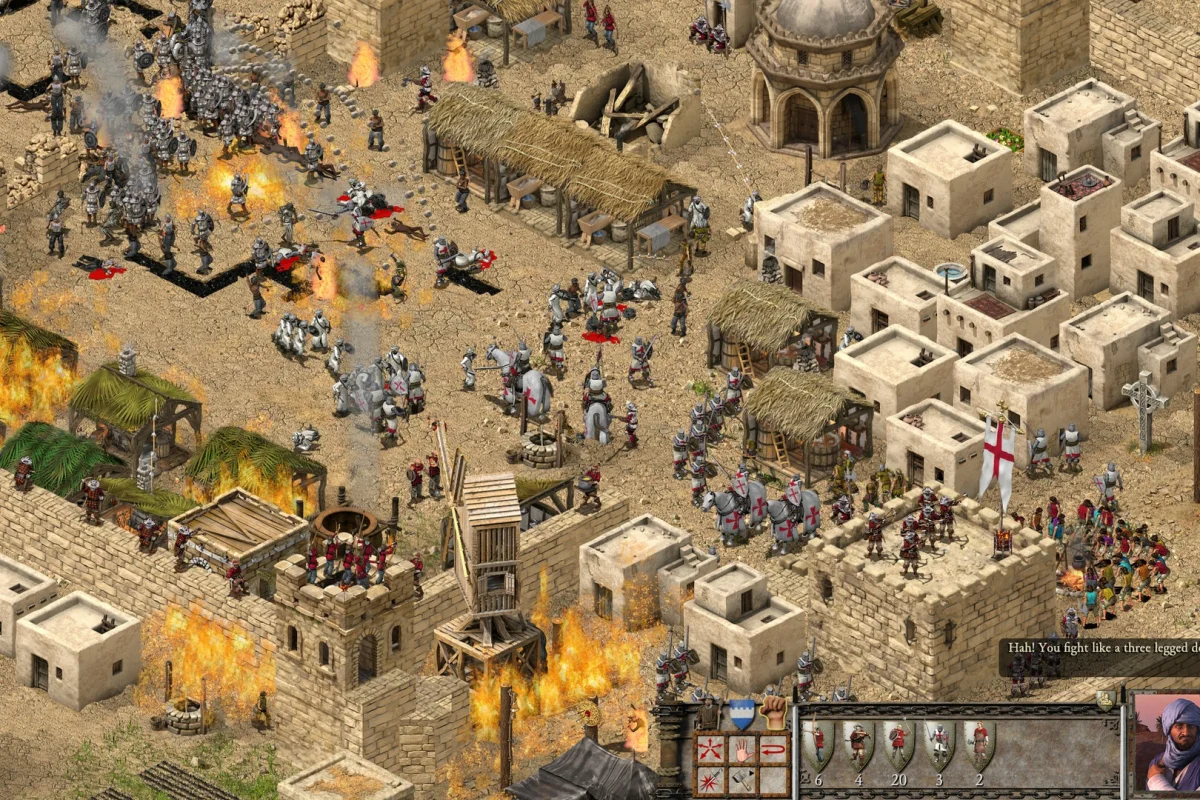Select the archer unit shield

coord(817,743)
